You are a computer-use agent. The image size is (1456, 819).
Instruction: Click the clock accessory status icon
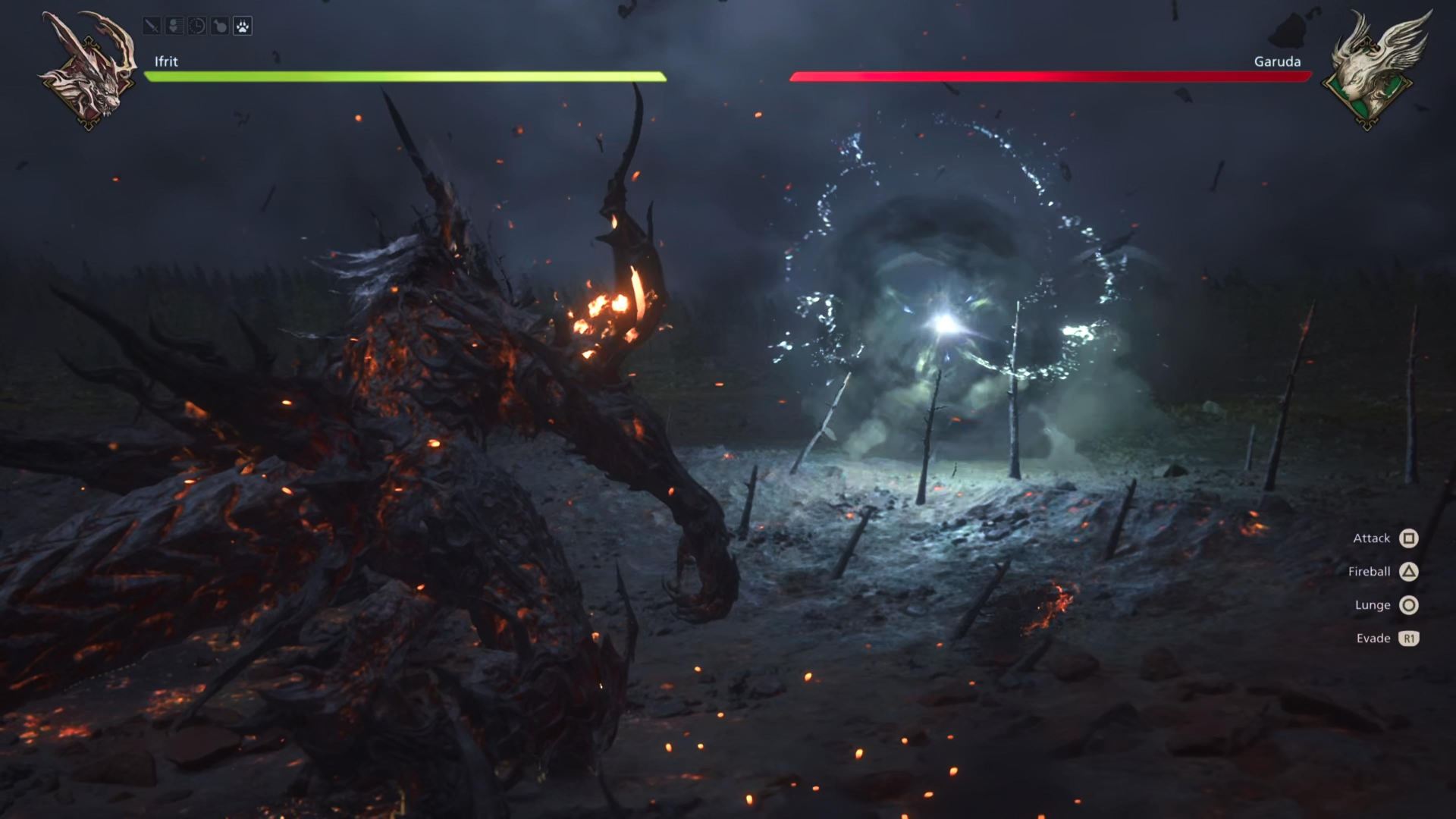click(197, 27)
